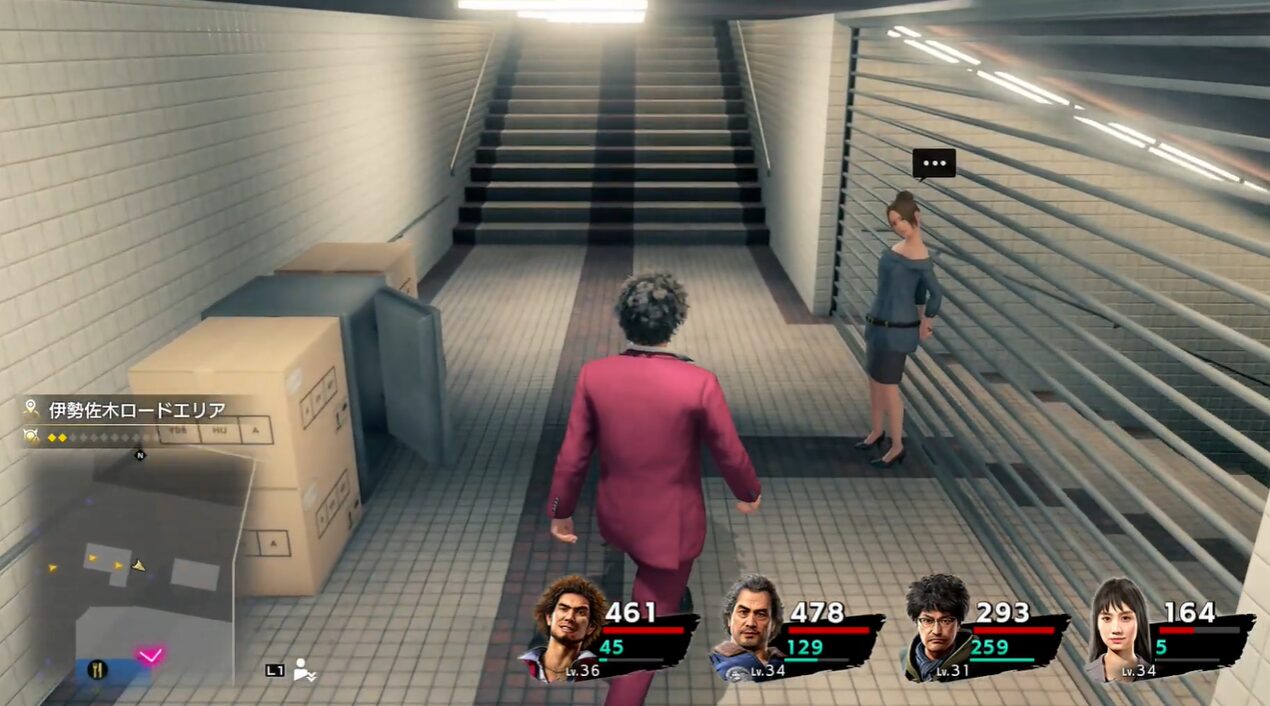
Task: Click the speech bubble icon above the woman
Action: click(x=934, y=163)
